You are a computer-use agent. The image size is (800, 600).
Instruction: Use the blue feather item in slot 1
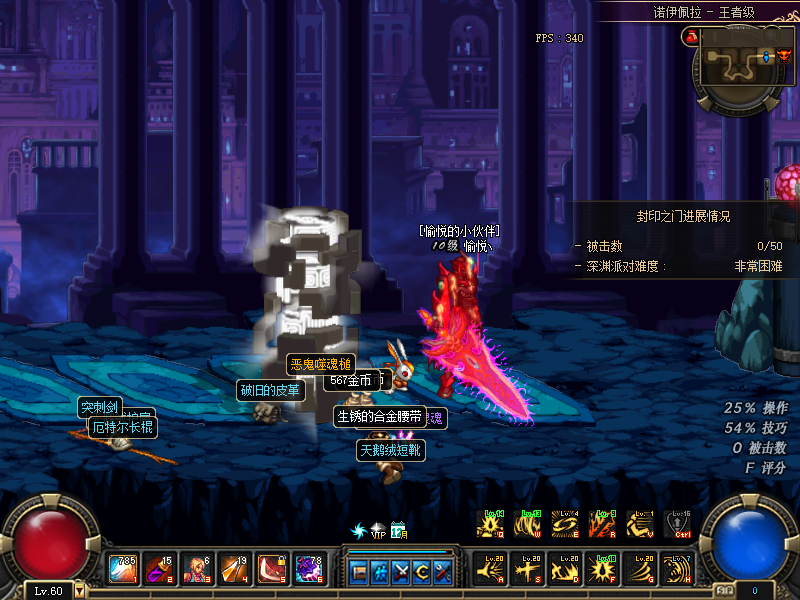pyautogui.click(x=123, y=568)
